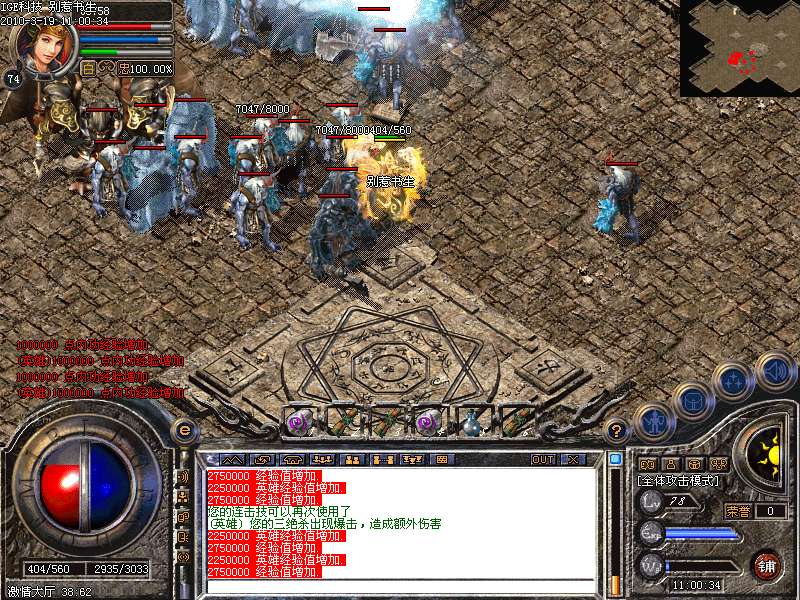This screenshot has height=600, width=800.
Task: Click the sun day-night indicator dial
Action: pos(766,452)
